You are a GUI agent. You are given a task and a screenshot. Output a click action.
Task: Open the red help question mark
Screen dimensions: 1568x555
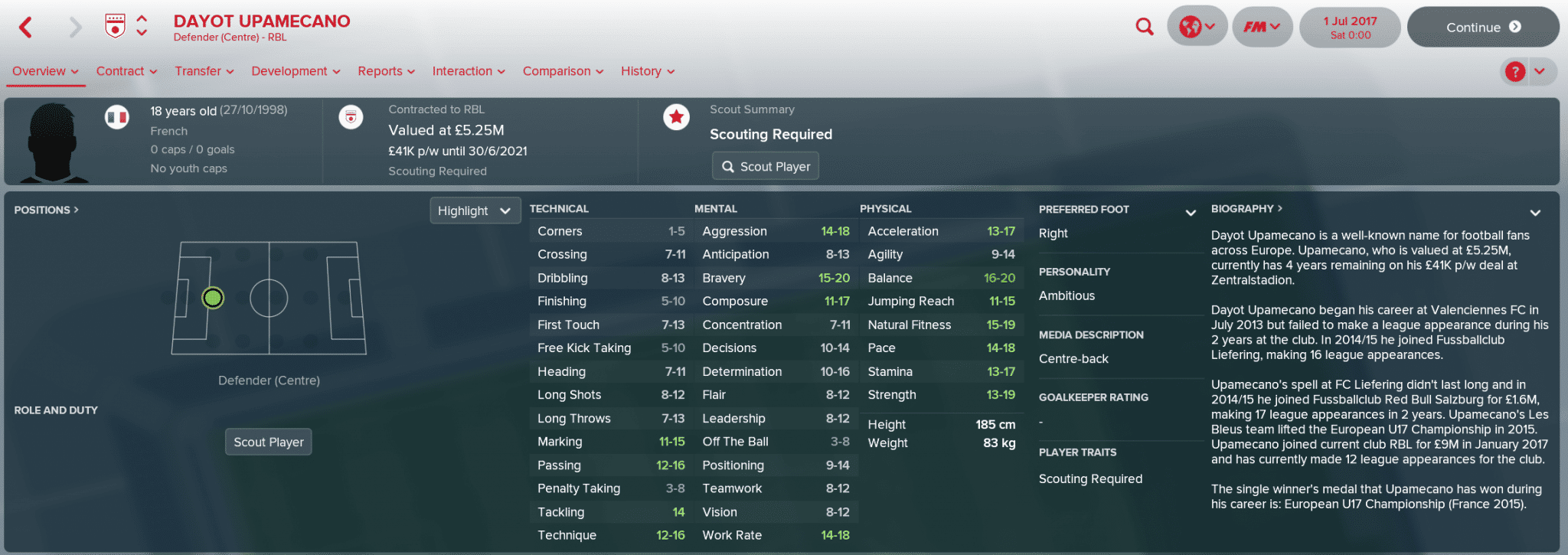pyautogui.click(x=1514, y=72)
